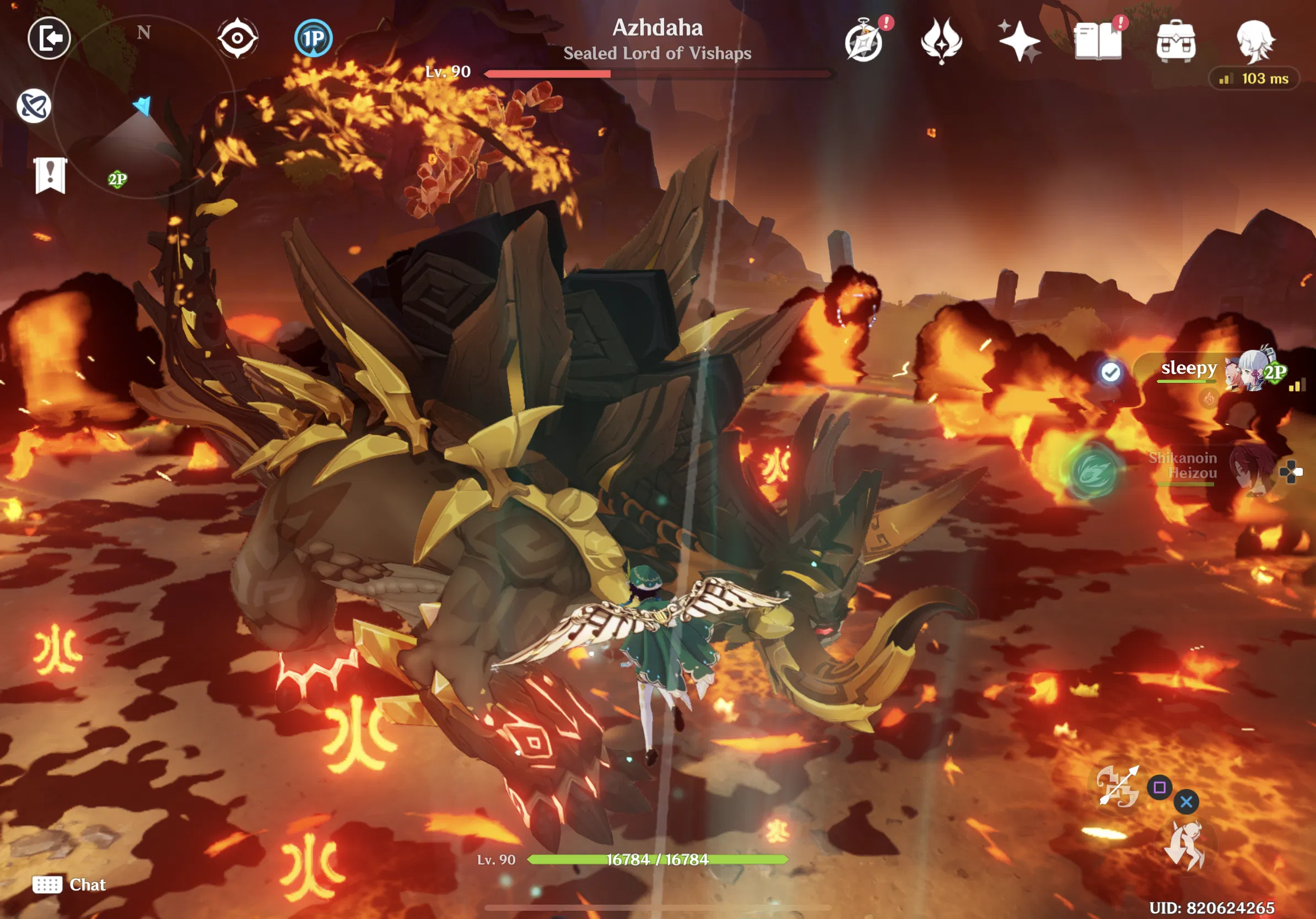The image size is (1316, 919).
Task: Toggle the ready checkmark beside sleepy's nameplate
Action: (x=1111, y=372)
